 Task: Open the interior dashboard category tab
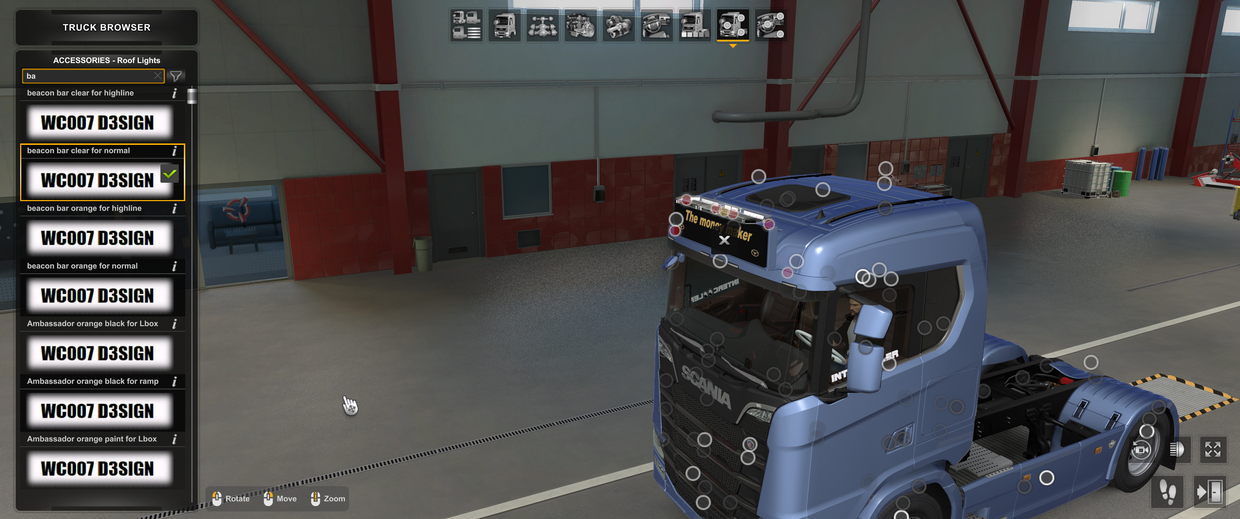point(657,25)
